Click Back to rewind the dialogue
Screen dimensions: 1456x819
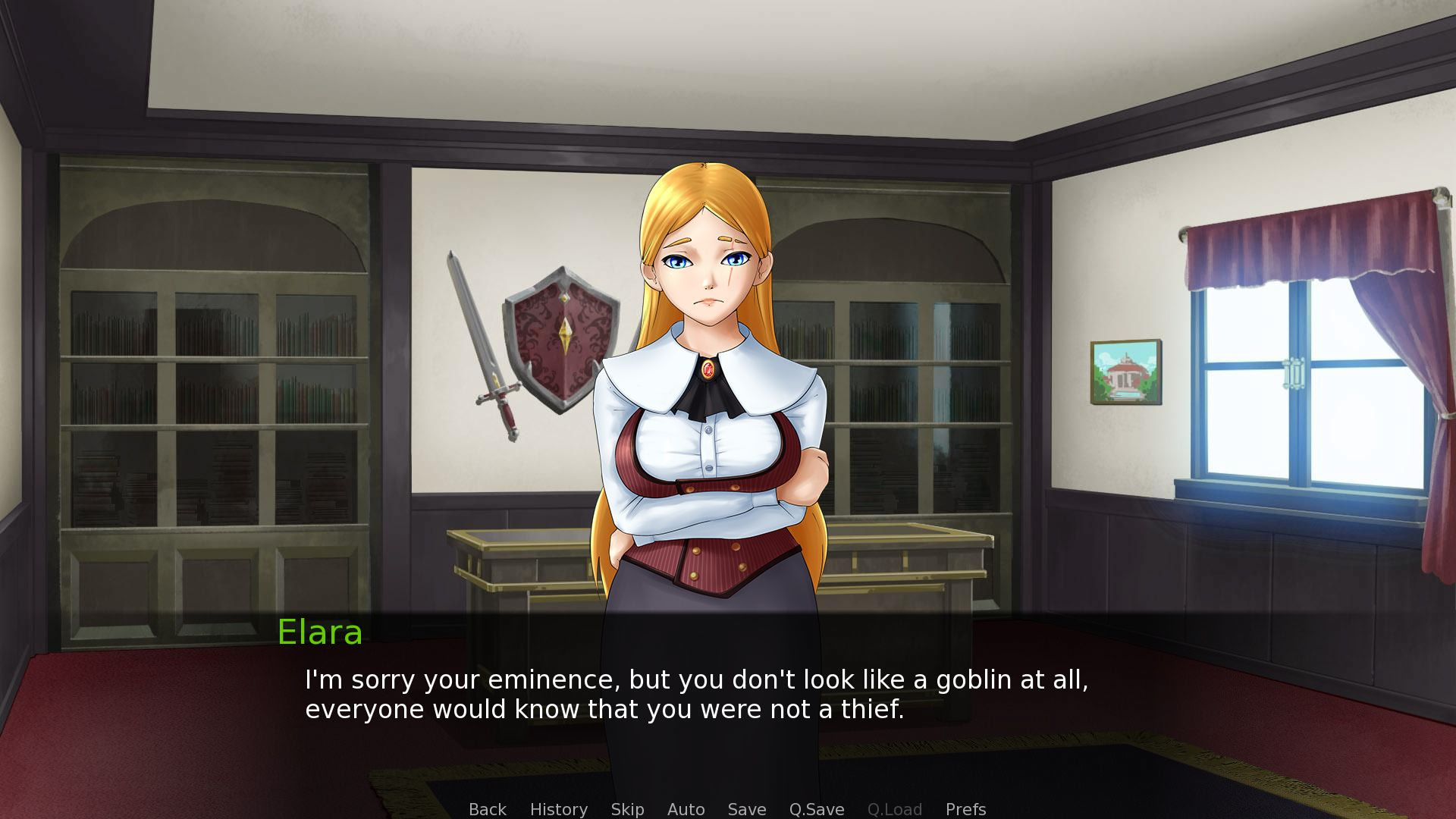[x=488, y=809]
